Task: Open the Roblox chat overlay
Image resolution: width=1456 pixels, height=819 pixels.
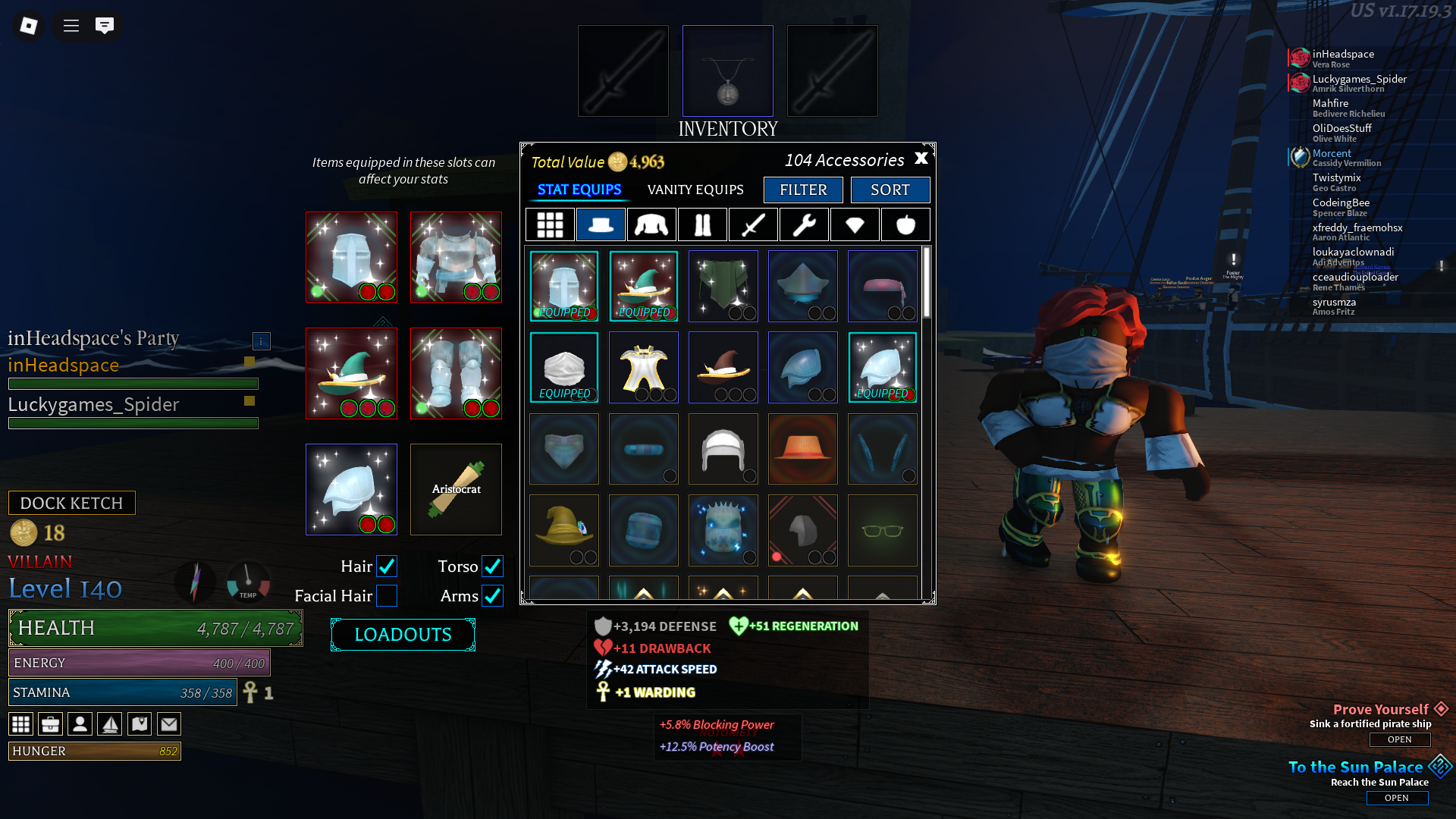Action: click(x=105, y=26)
